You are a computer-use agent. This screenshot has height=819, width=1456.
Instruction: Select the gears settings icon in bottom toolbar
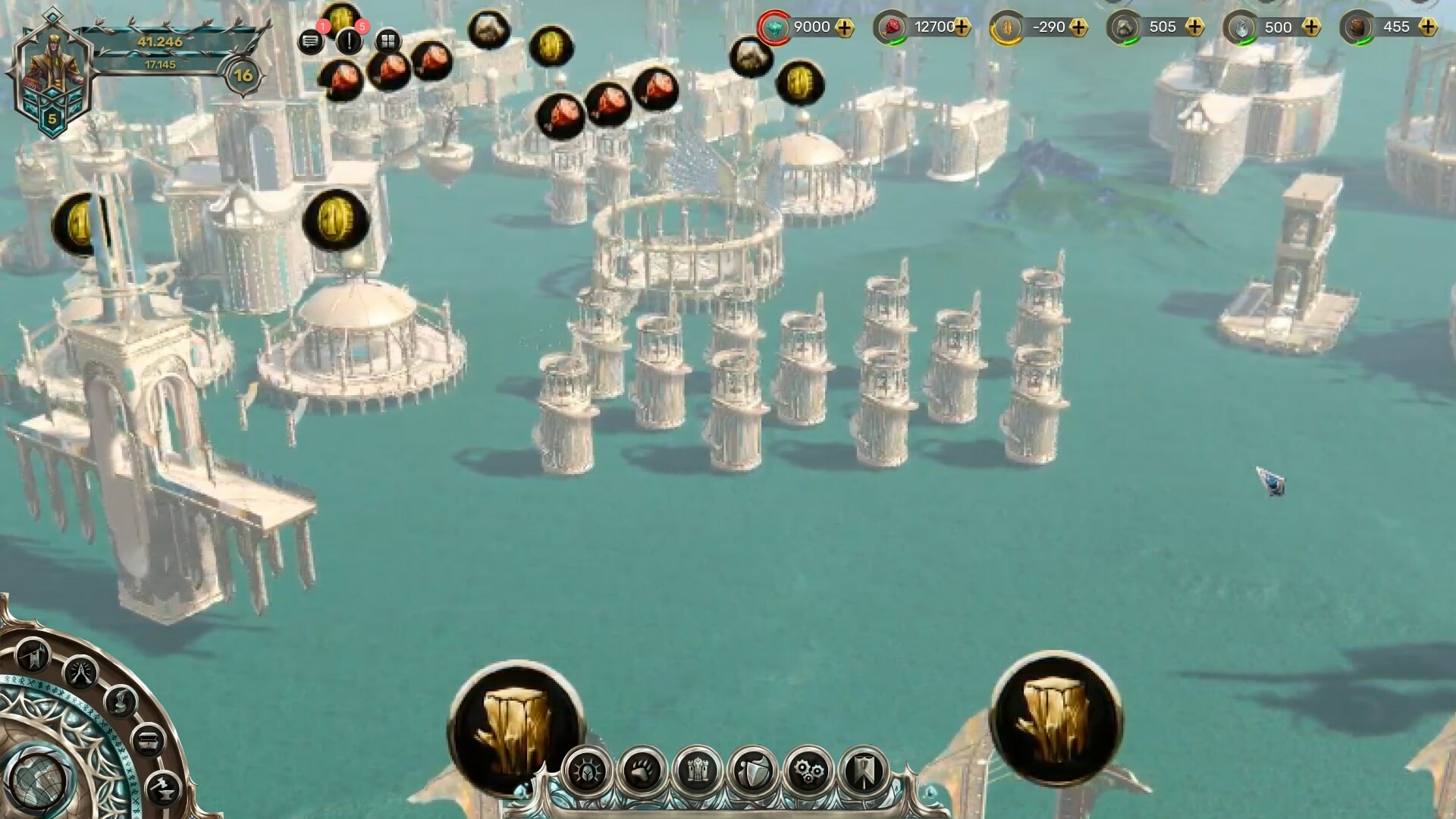pos(809,772)
